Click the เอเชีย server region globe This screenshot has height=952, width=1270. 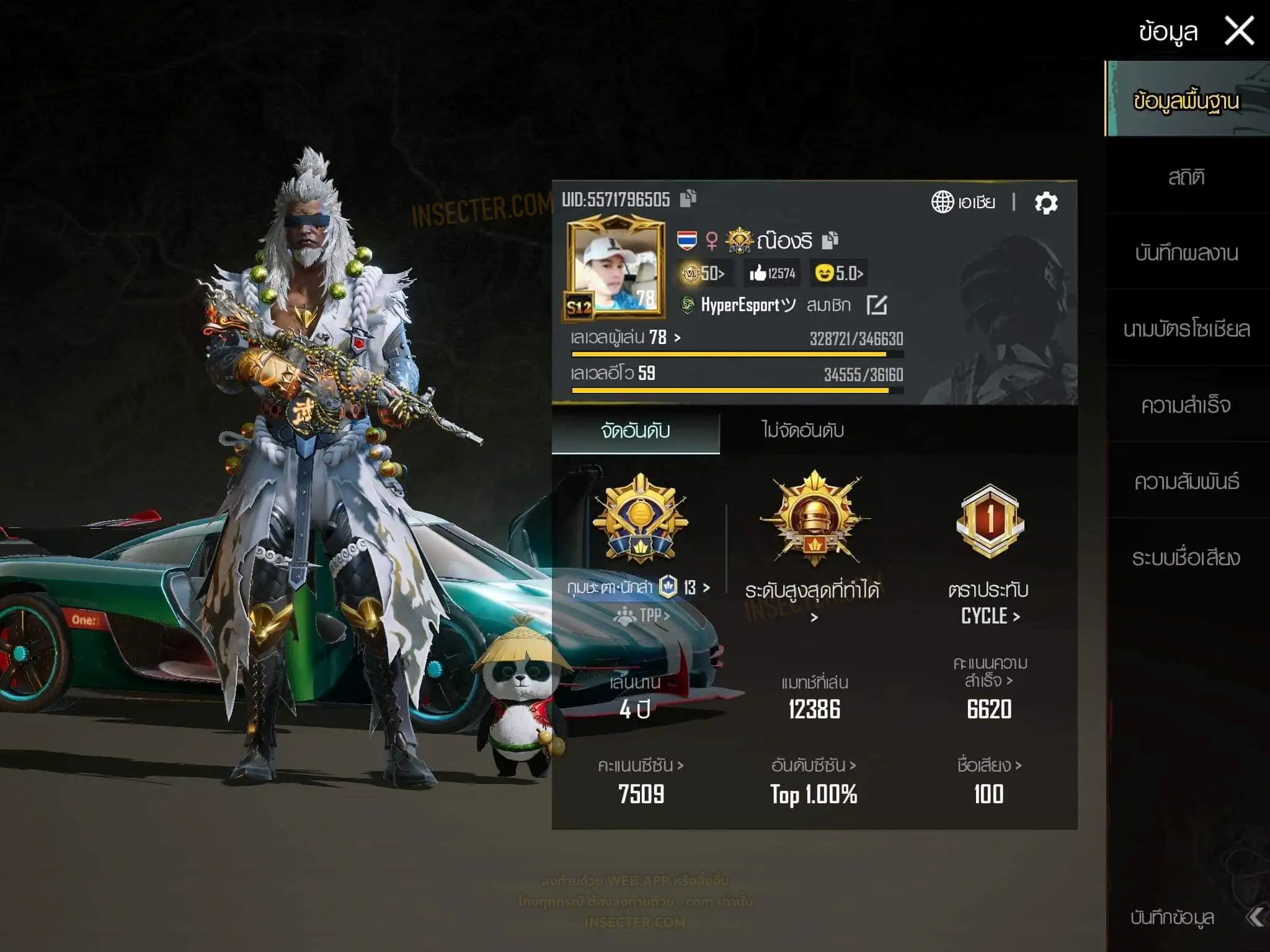(962, 202)
